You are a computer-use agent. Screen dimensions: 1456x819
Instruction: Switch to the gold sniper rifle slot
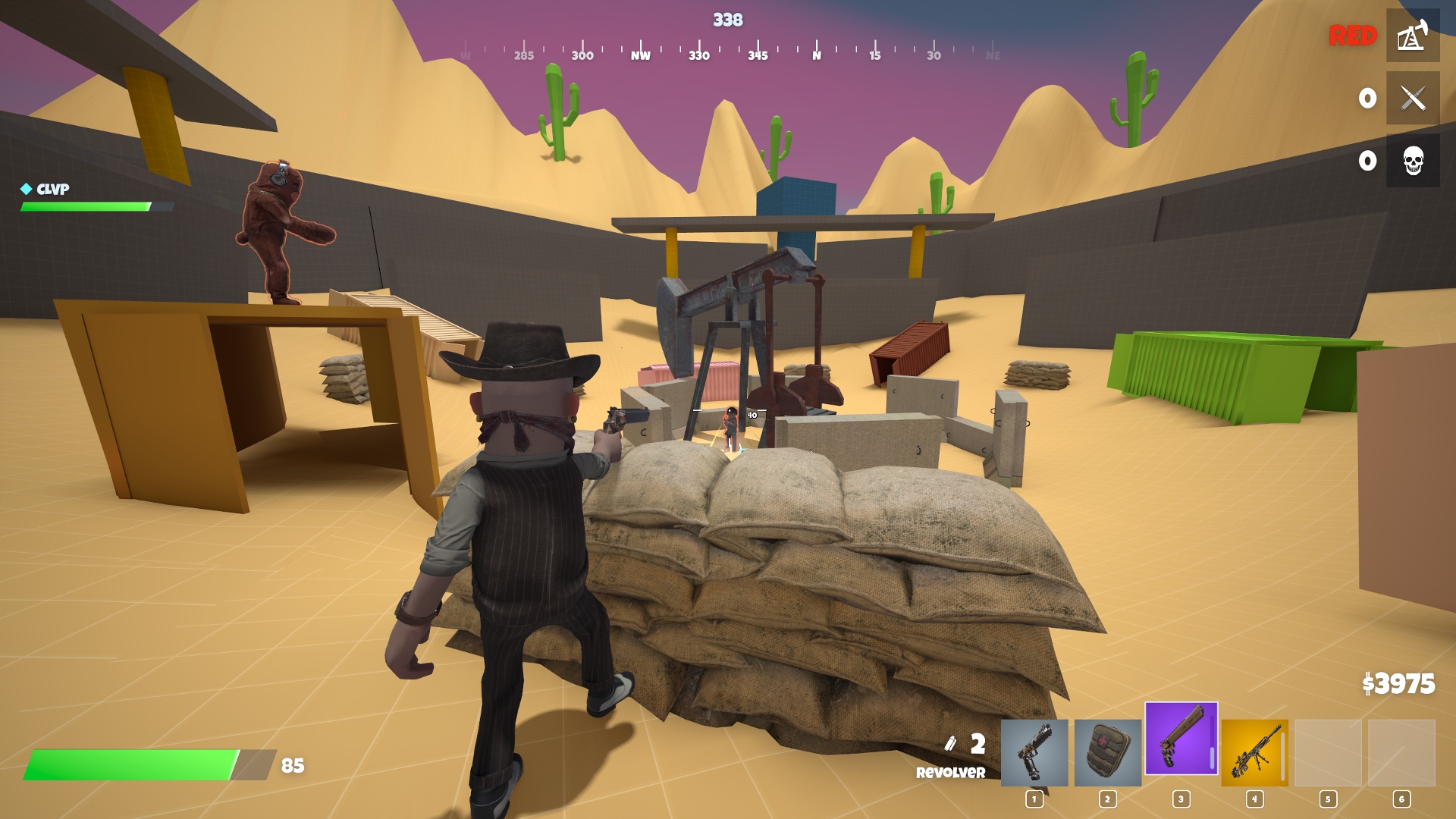tap(1254, 752)
